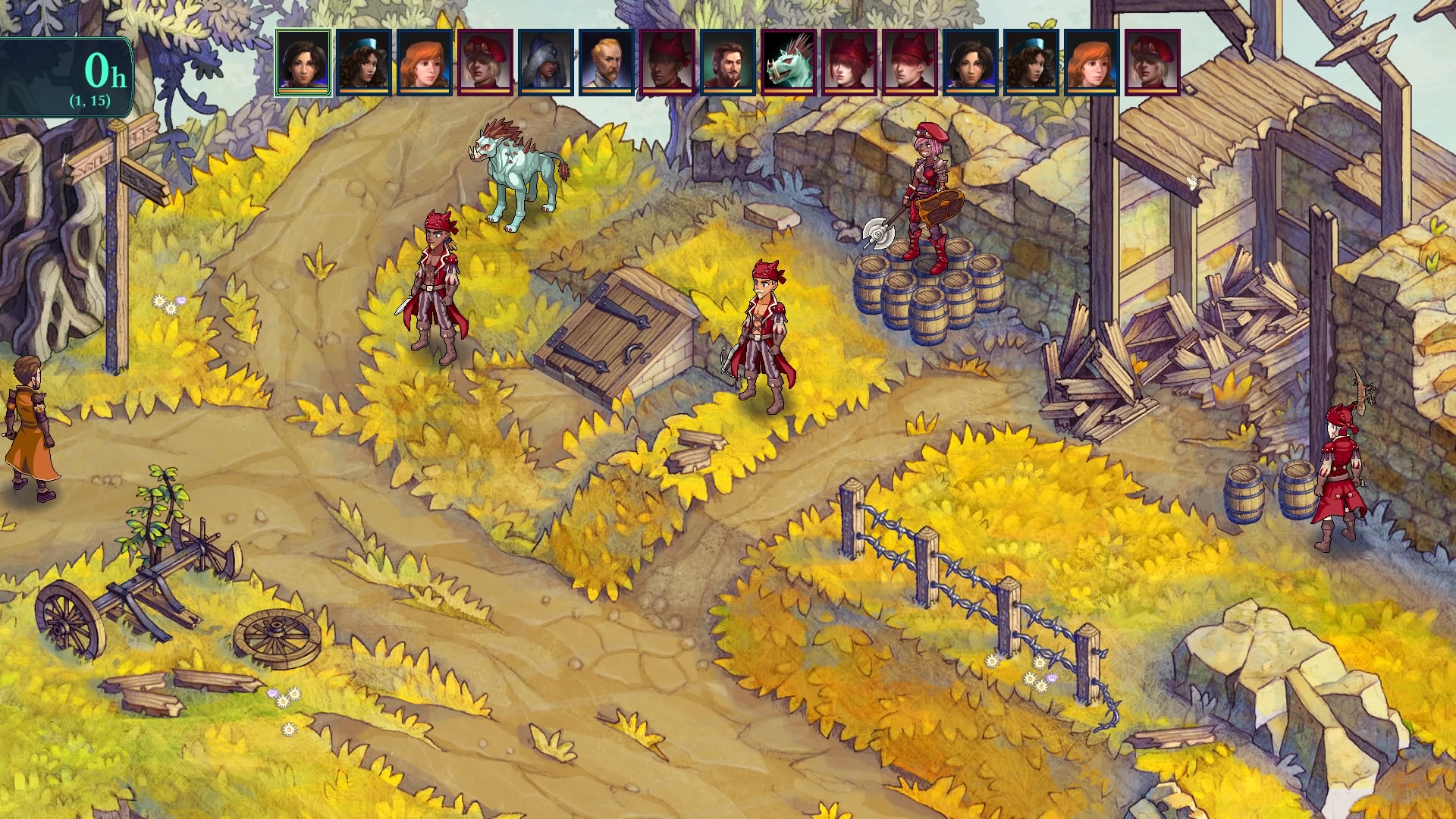
Task: Click the hooded grey-cloaked character portrait
Action: (546, 63)
